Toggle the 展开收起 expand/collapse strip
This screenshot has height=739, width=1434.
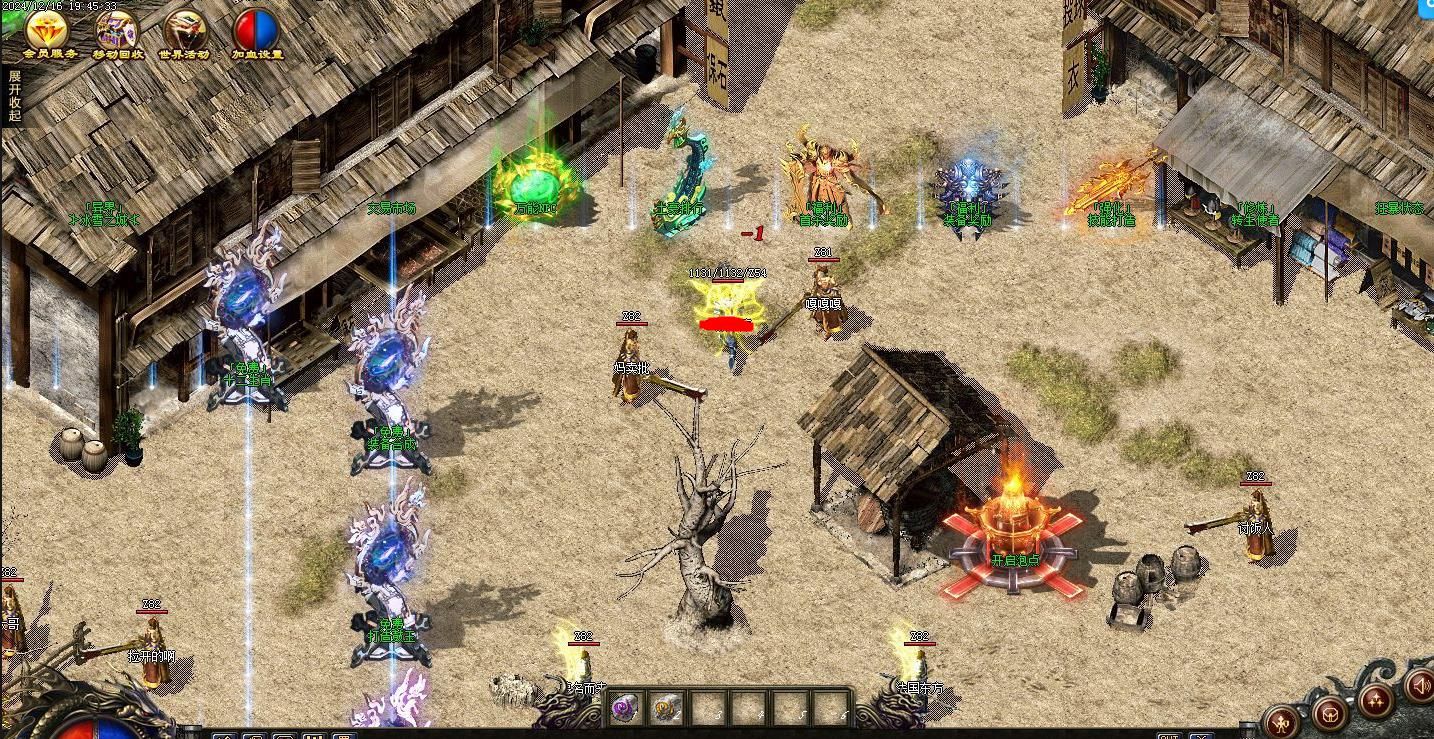tap(14, 96)
